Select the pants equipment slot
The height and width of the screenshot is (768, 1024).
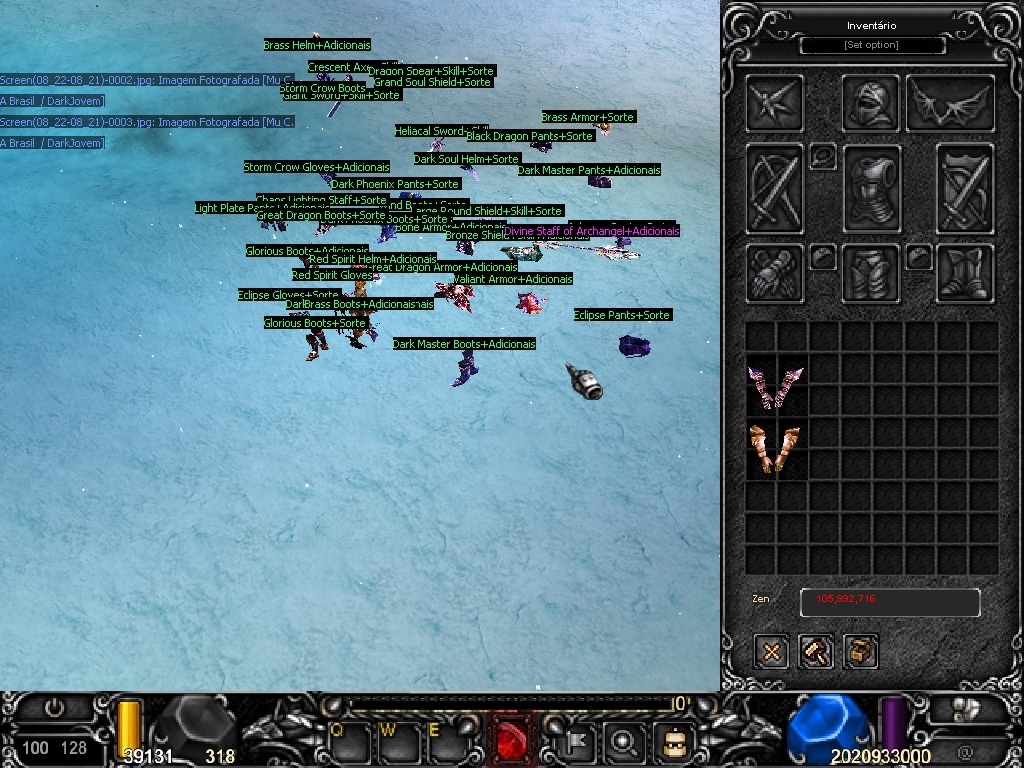pos(871,272)
